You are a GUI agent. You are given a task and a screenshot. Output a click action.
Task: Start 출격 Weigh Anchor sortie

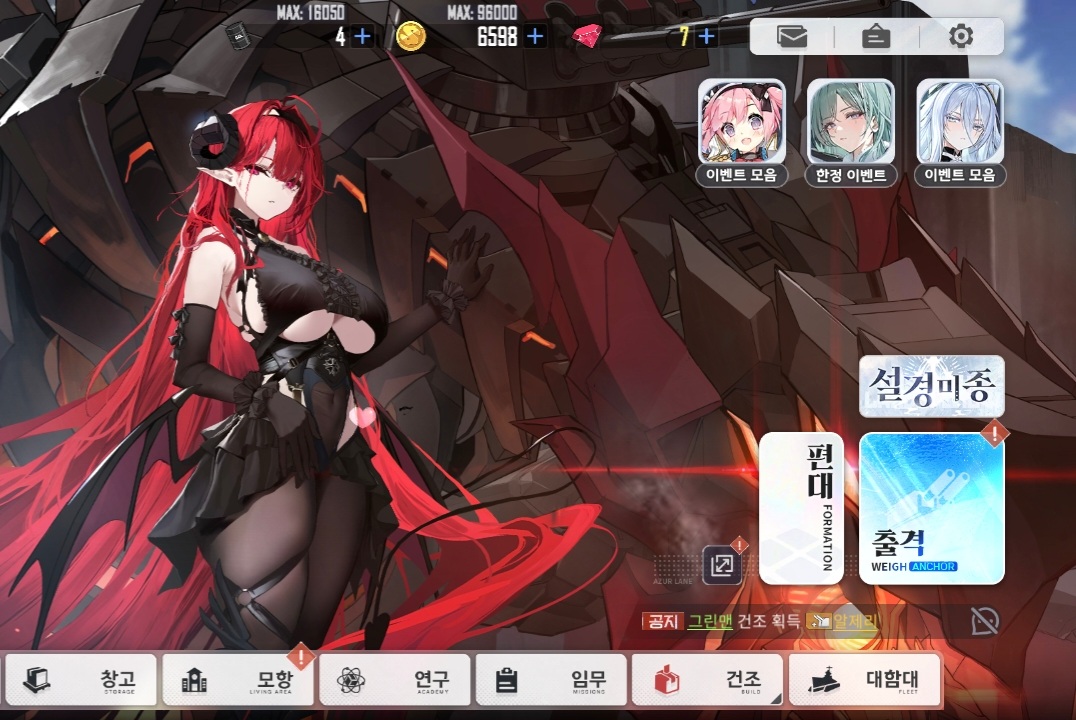tap(932, 508)
